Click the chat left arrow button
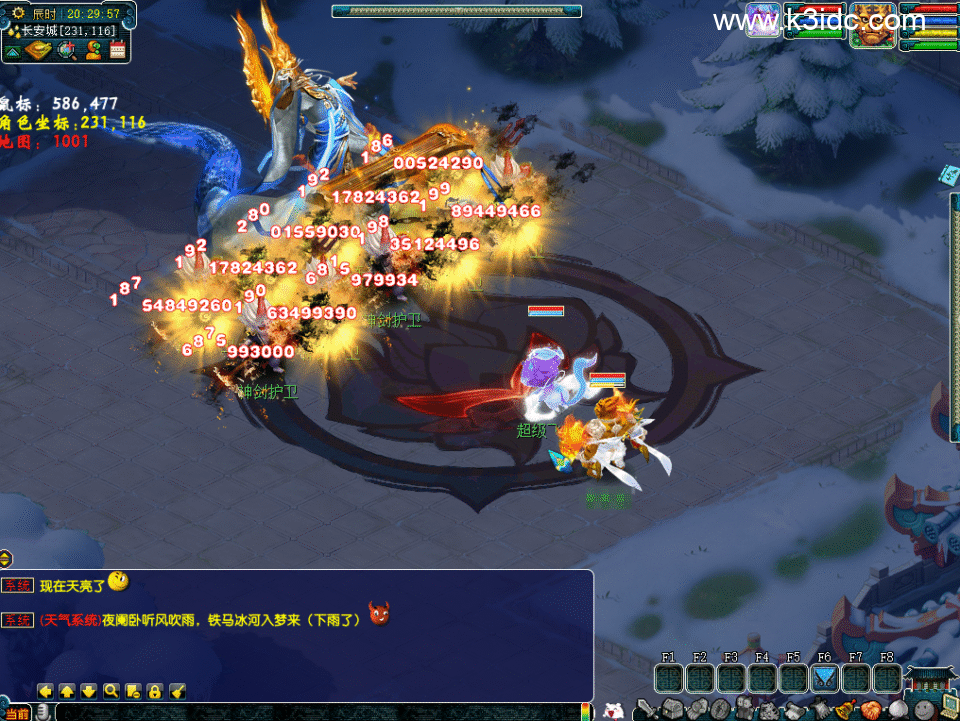The width and height of the screenshot is (960, 721). (45, 691)
